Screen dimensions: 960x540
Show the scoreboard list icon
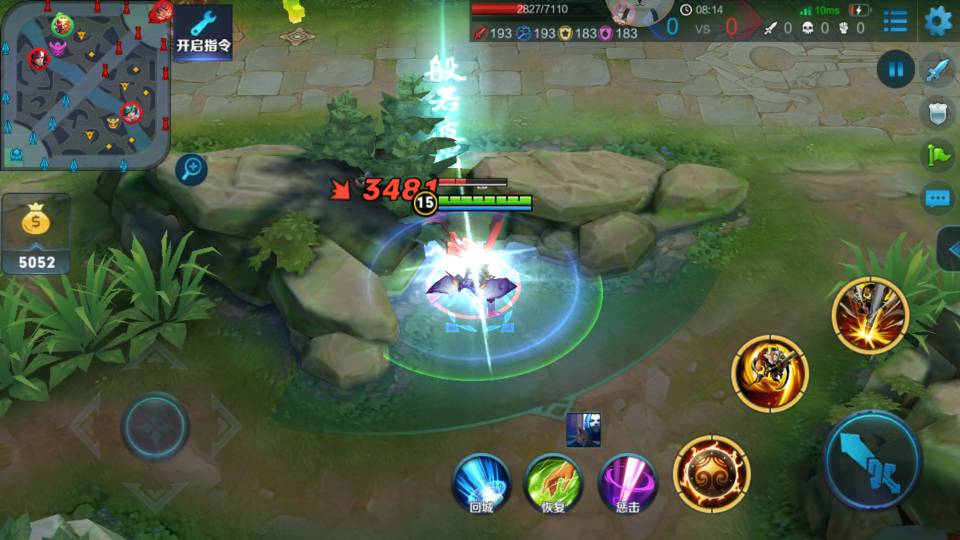[896, 21]
